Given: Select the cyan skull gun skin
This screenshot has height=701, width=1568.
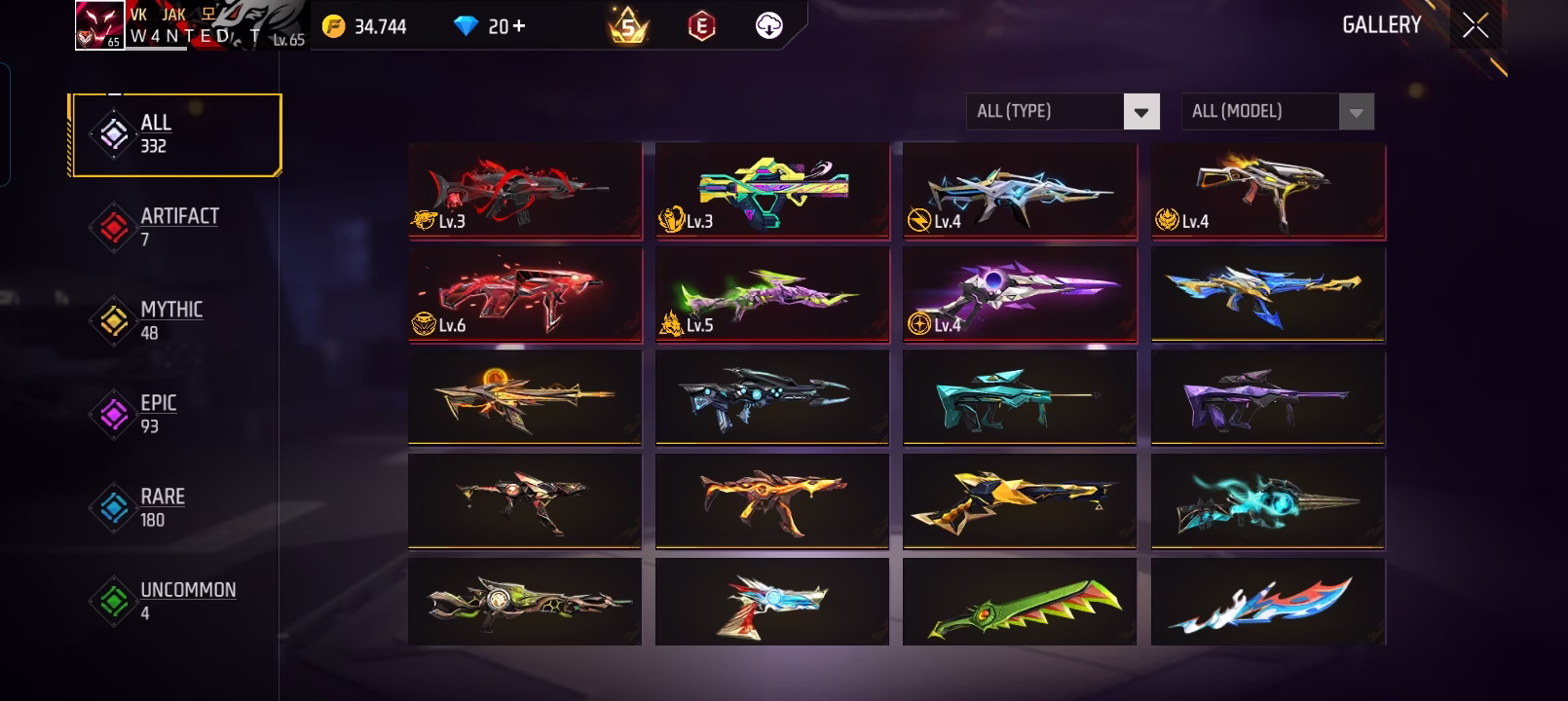Looking at the screenshot, I should [x=1267, y=500].
